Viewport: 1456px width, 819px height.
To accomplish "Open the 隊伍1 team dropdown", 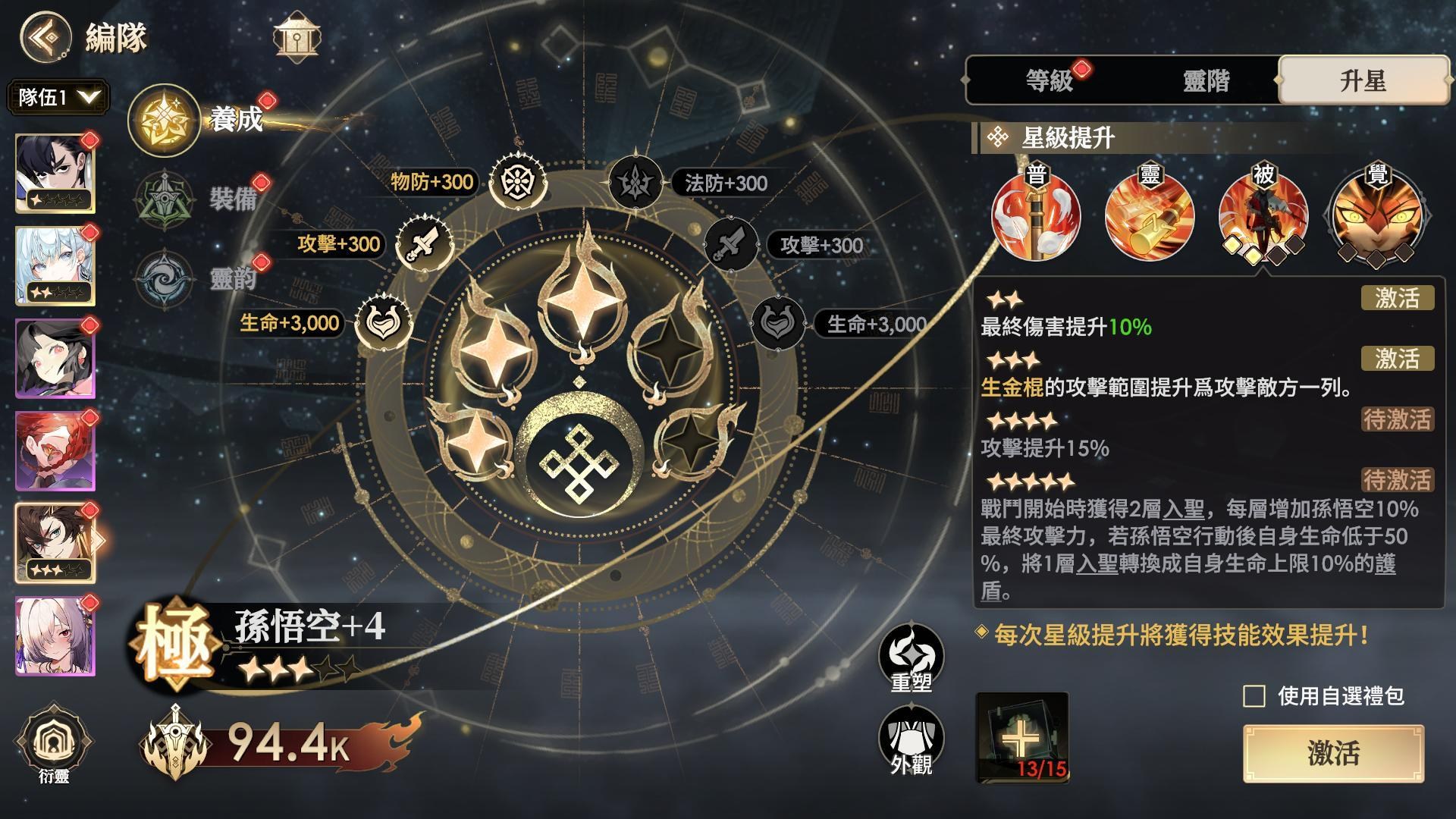I will pos(58,98).
